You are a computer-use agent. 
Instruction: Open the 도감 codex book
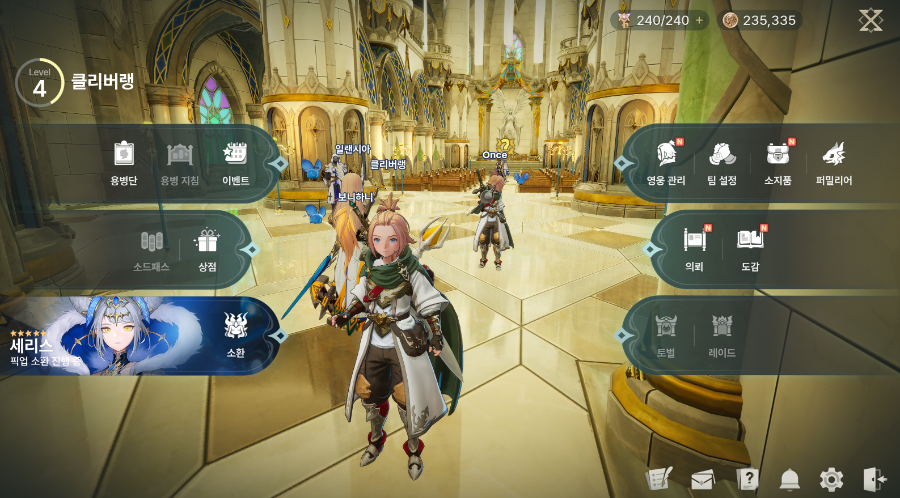pos(750,247)
